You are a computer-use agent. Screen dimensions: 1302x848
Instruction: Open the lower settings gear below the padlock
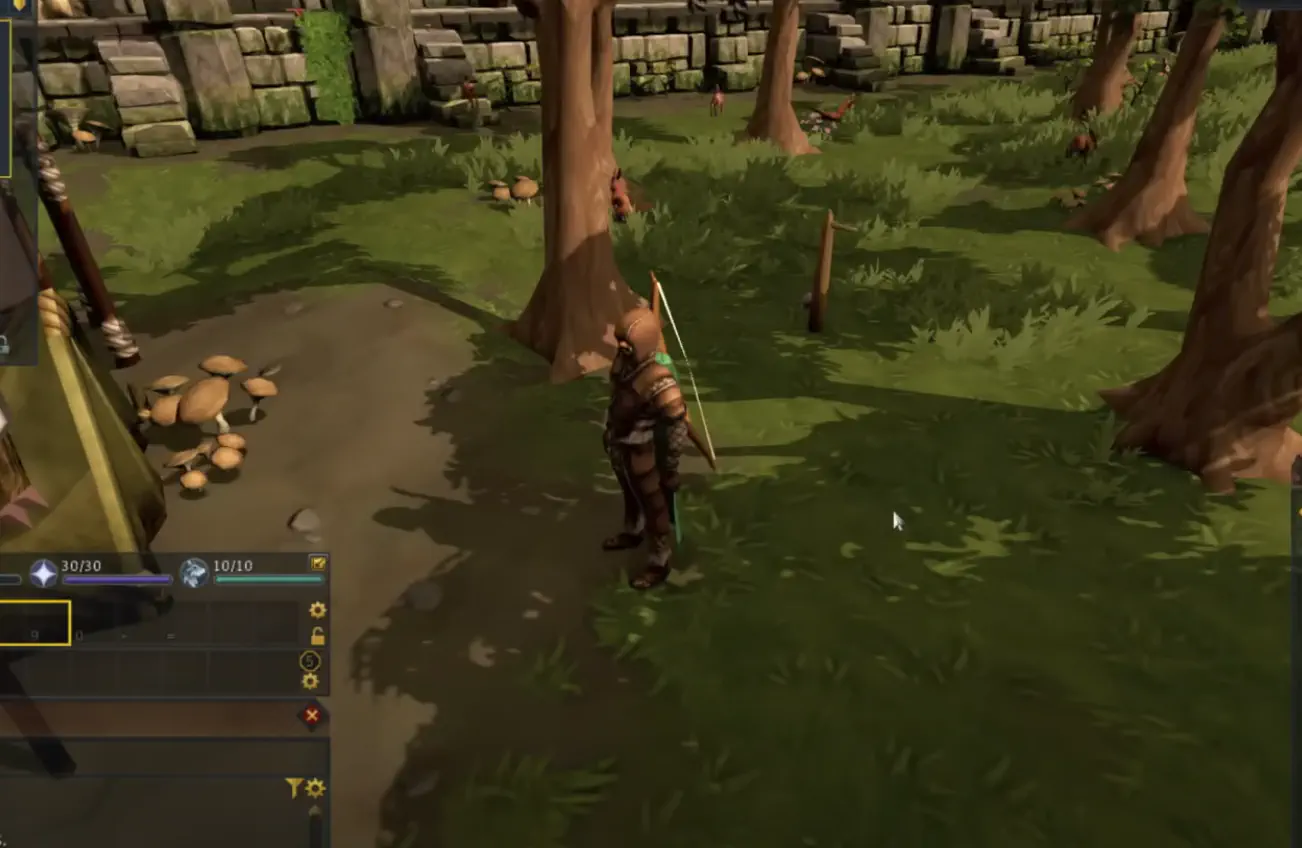309,682
